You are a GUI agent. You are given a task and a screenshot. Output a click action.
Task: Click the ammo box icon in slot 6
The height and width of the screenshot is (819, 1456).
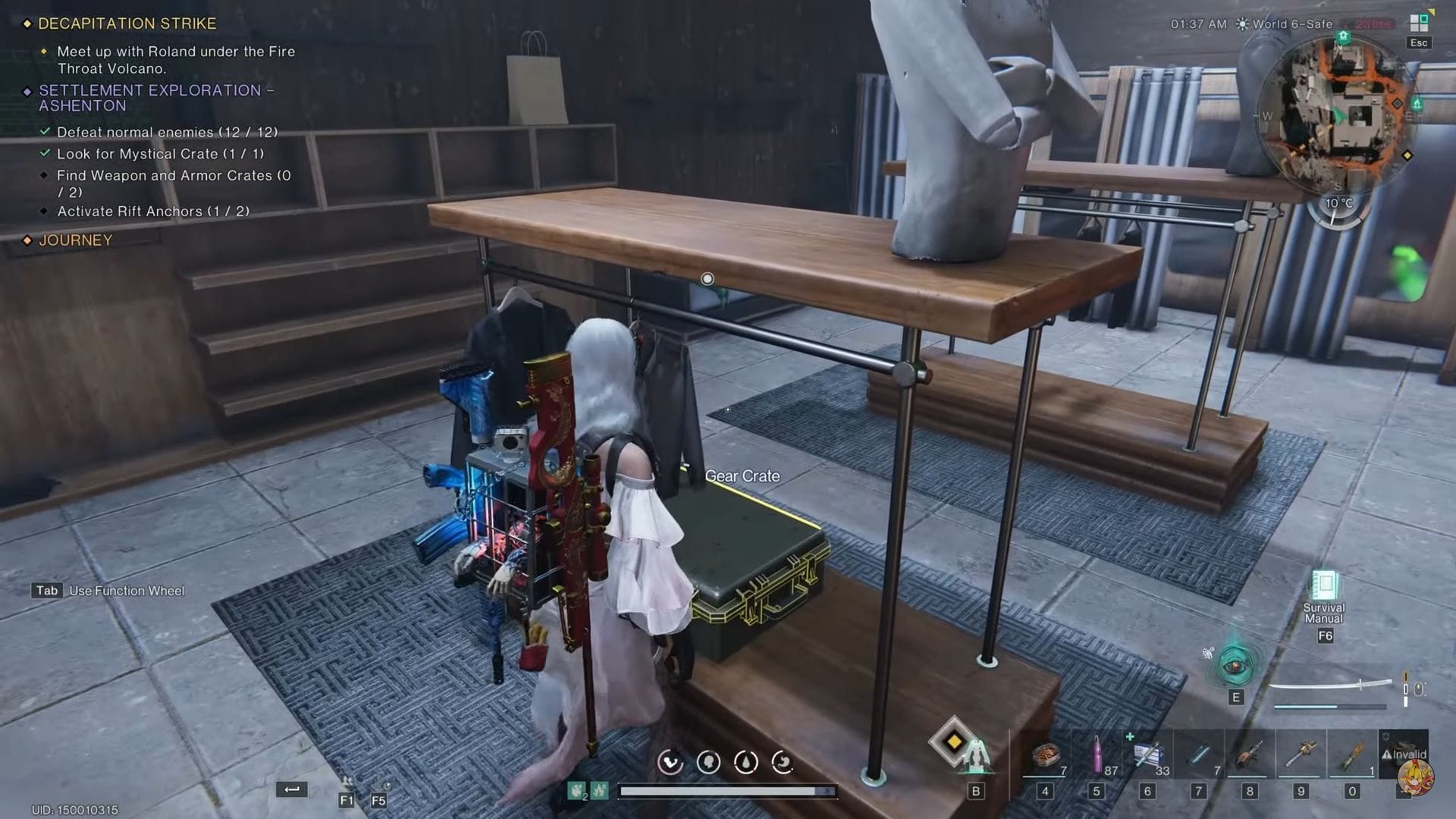pos(1150,751)
